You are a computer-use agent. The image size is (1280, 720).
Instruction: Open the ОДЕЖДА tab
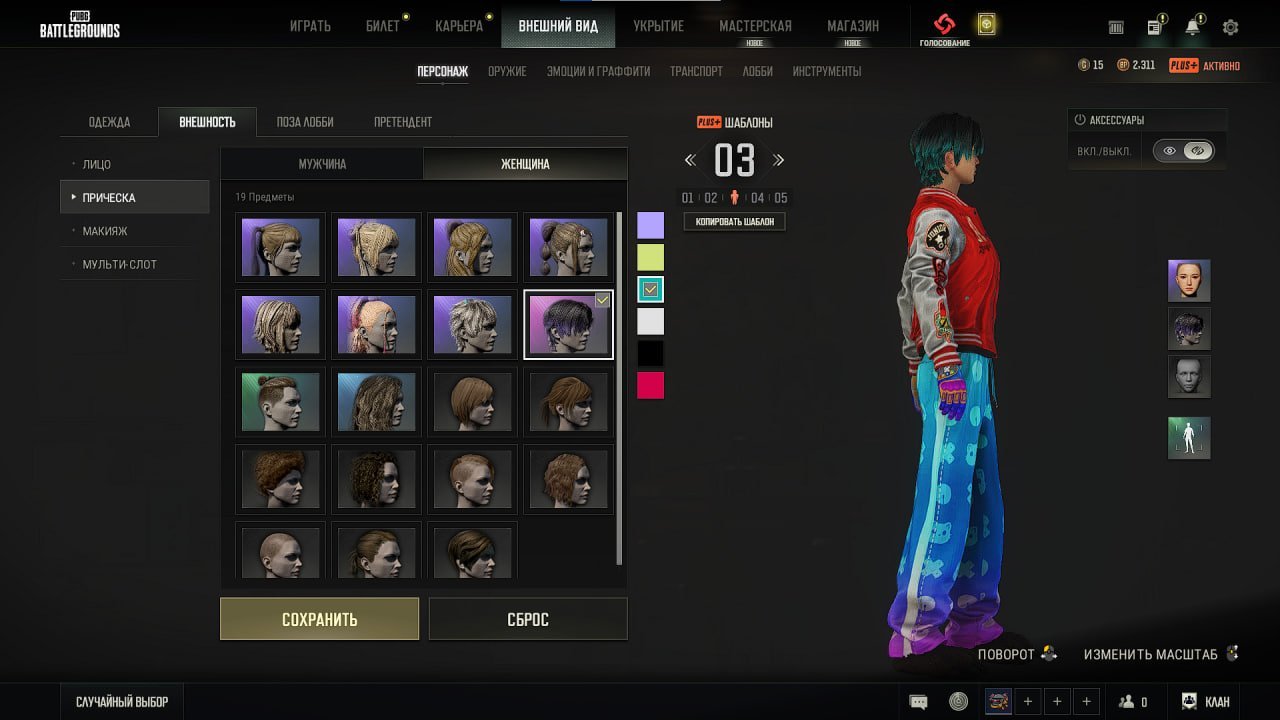click(109, 122)
